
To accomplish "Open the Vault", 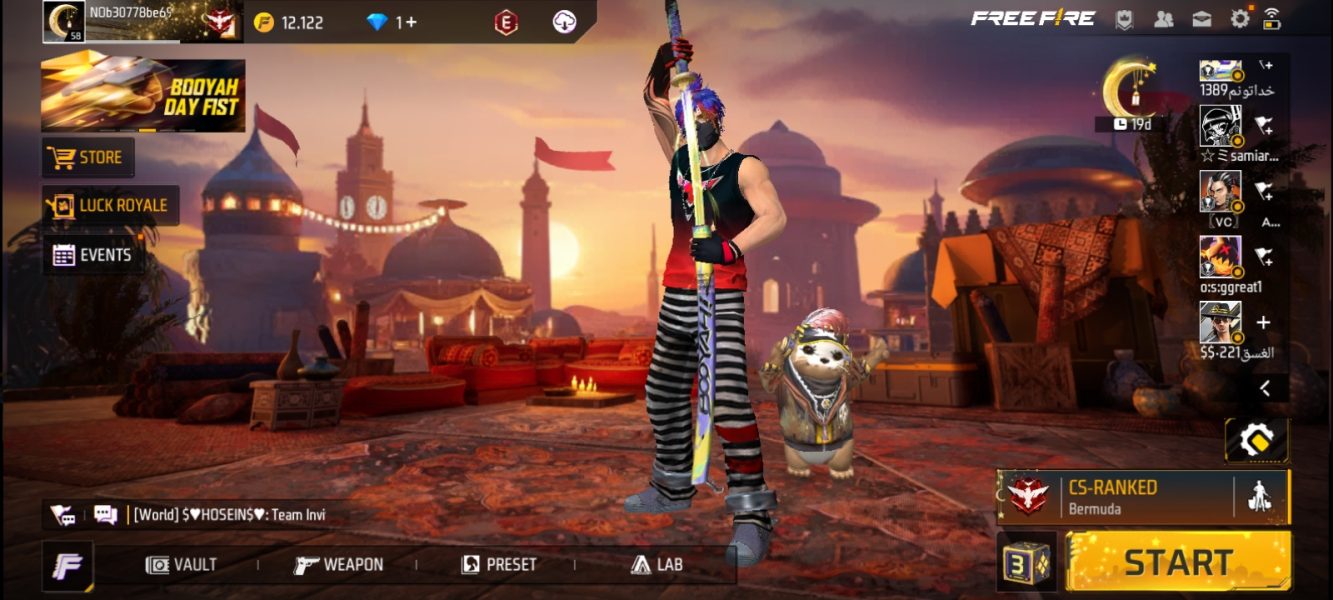I will tap(182, 565).
